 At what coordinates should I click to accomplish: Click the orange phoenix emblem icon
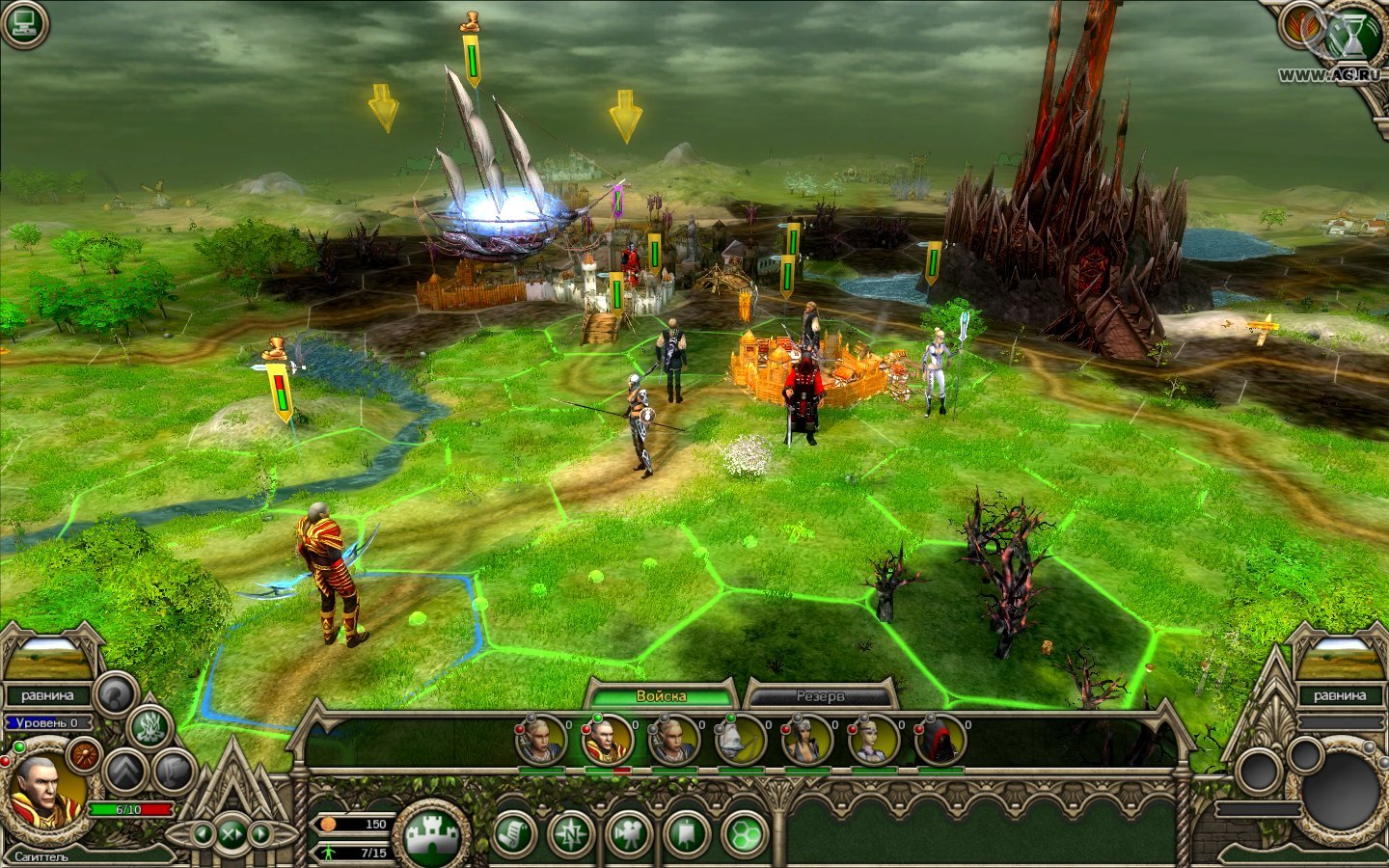tap(1299, 26)
